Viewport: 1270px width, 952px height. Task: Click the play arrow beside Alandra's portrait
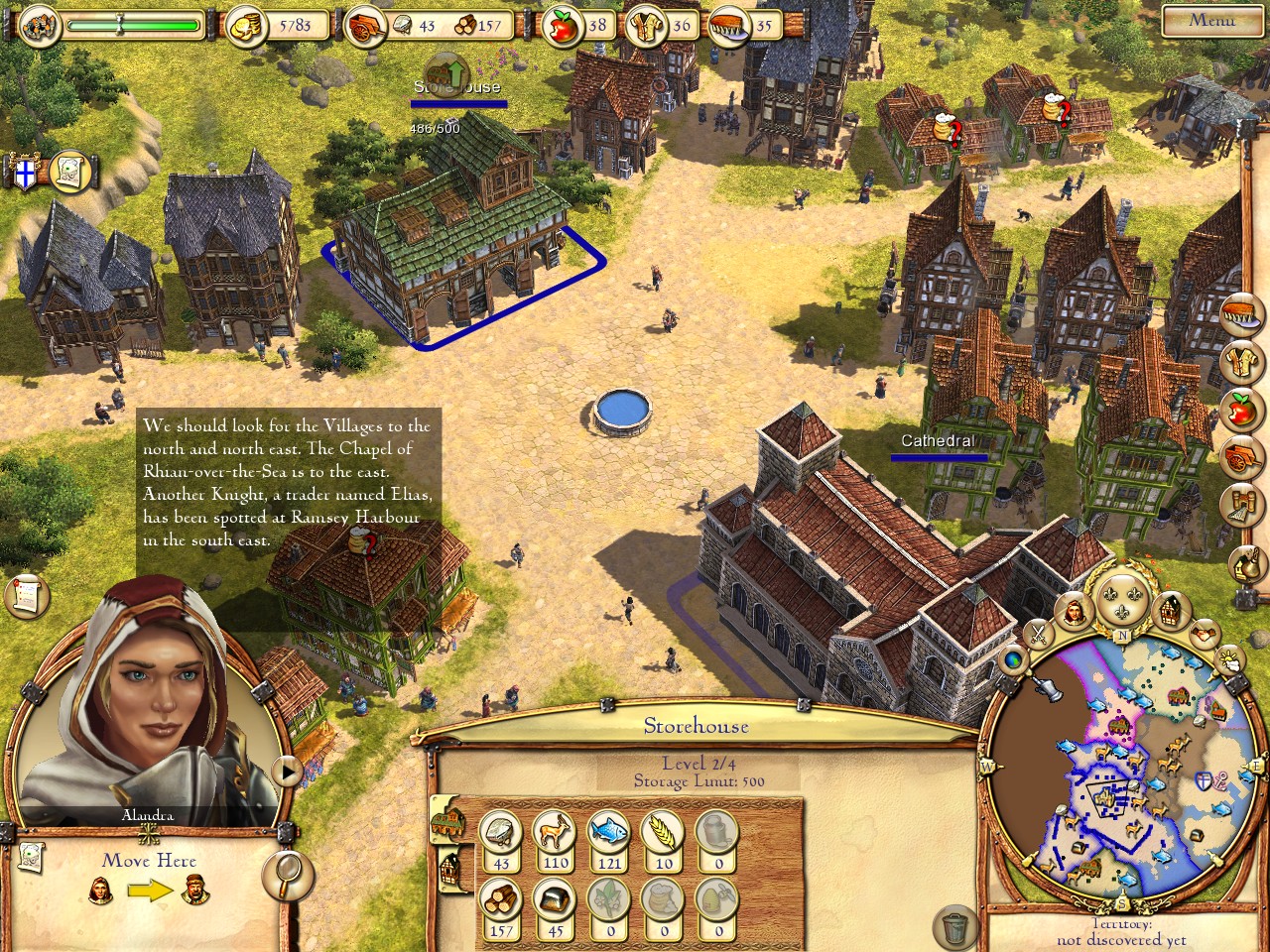[x=288, y=771]
